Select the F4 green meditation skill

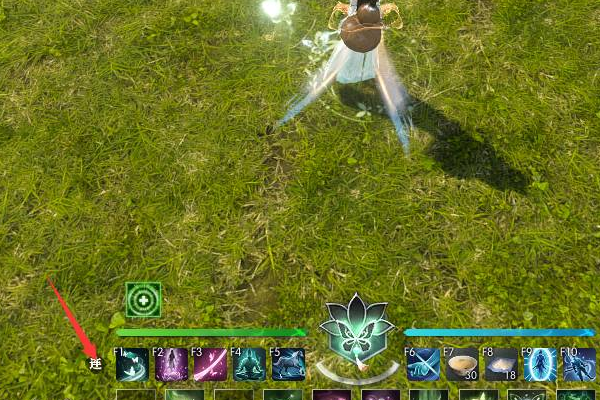(249, 364)
